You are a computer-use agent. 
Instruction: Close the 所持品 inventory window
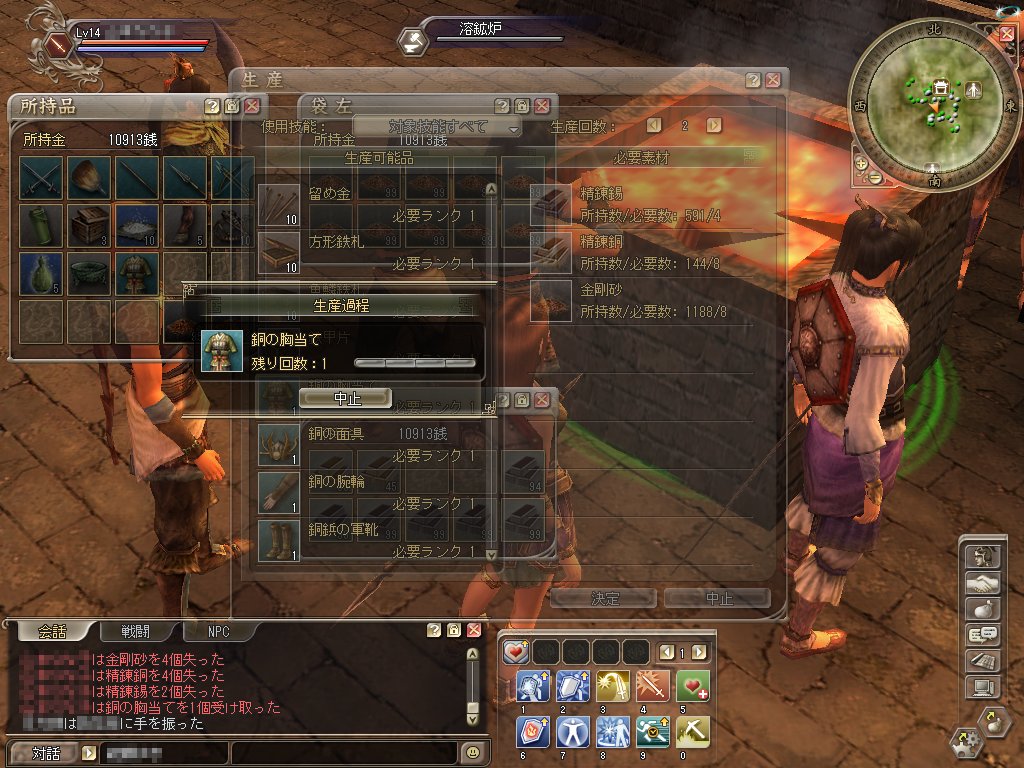click(252, 105)
